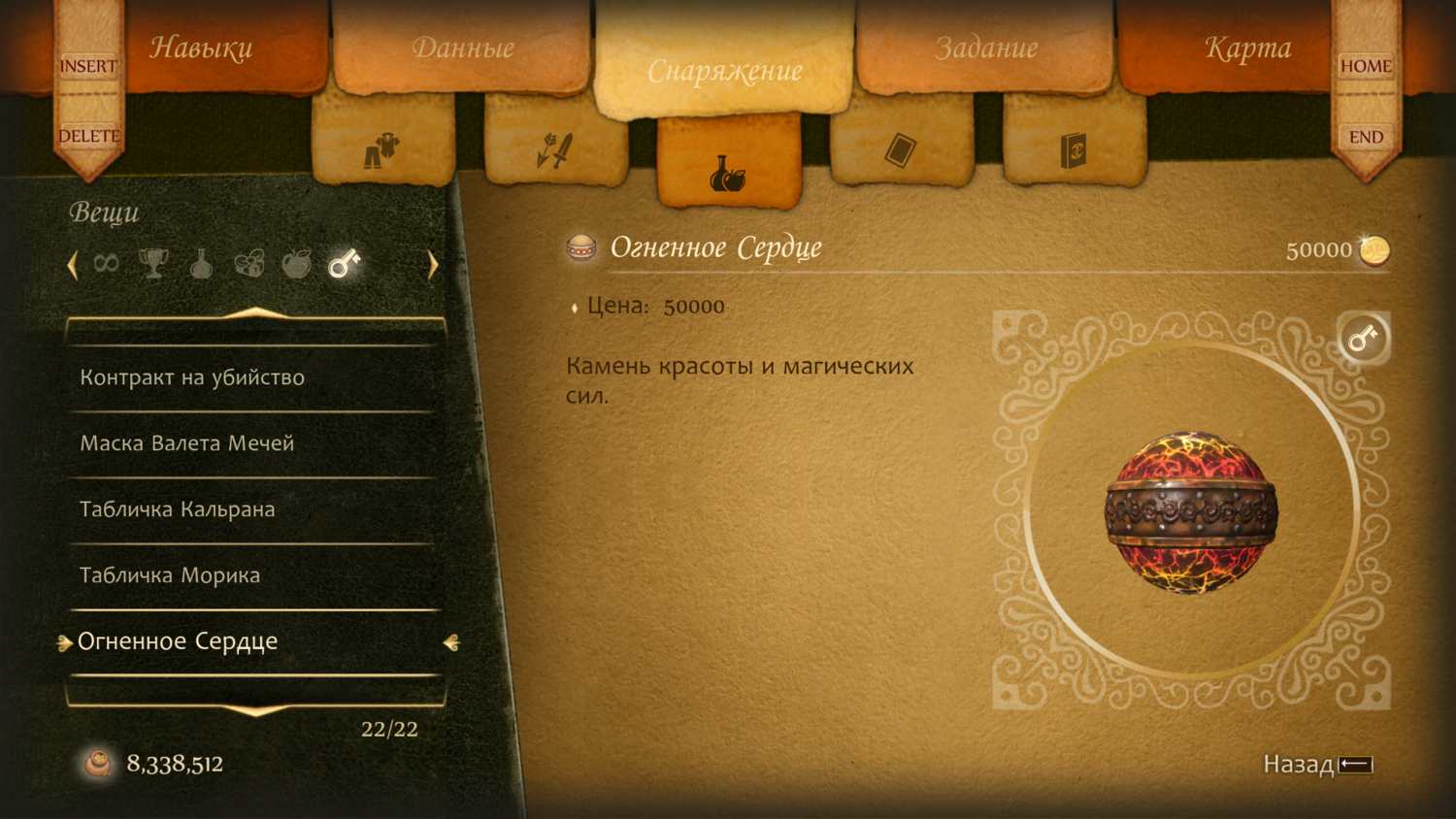The image size is (1456, 819).
Task: Go back with the Назад button
Action: (x=1317, y=765)
